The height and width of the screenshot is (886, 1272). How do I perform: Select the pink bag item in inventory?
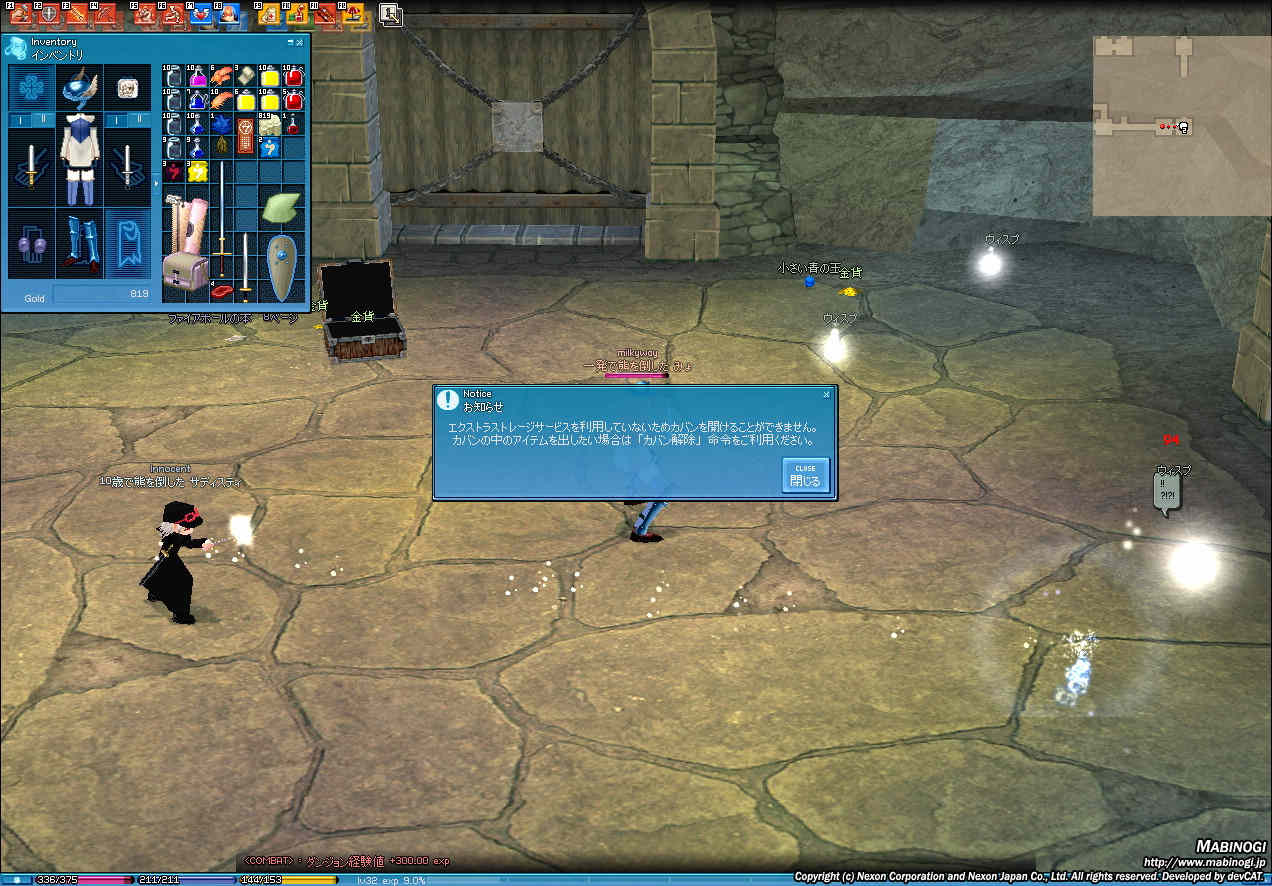(x=186, y=271)
